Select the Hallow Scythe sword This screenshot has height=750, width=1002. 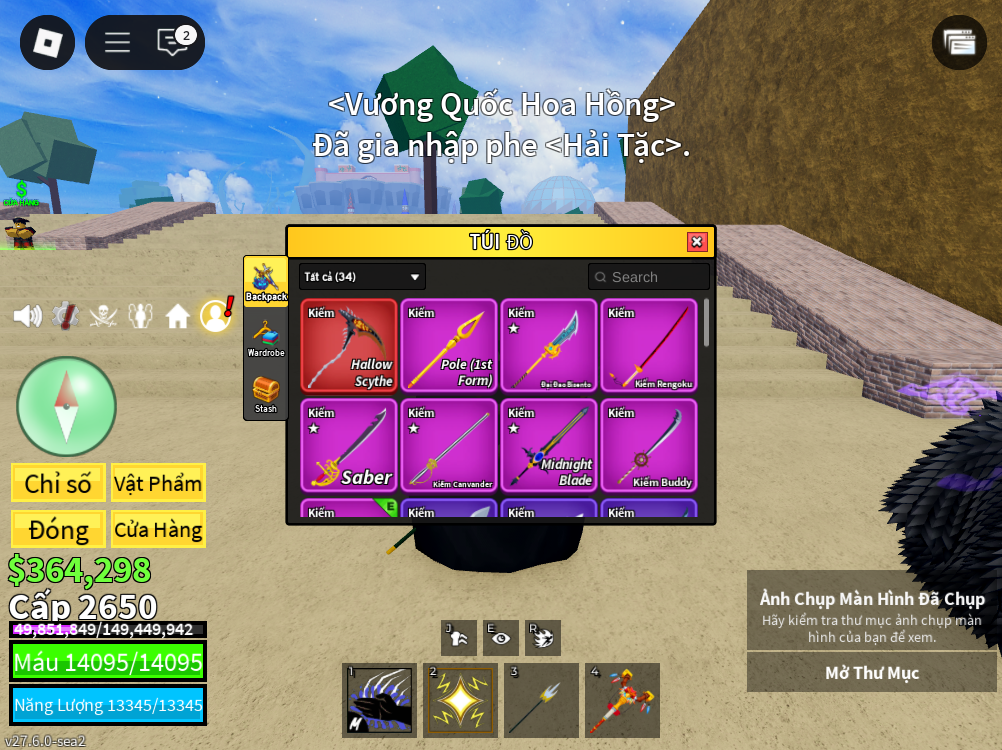coord(349,345)
